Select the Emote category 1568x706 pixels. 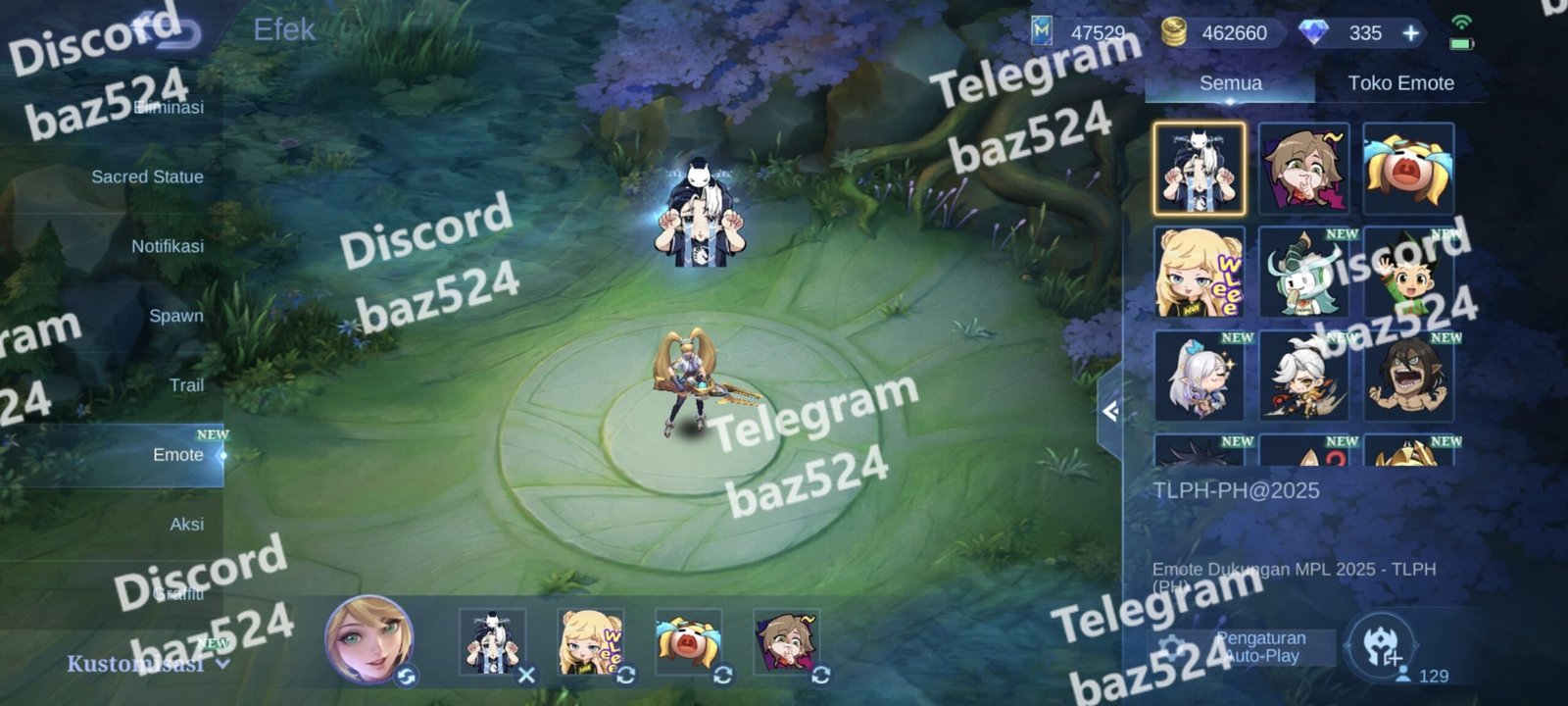click(177, 455)
